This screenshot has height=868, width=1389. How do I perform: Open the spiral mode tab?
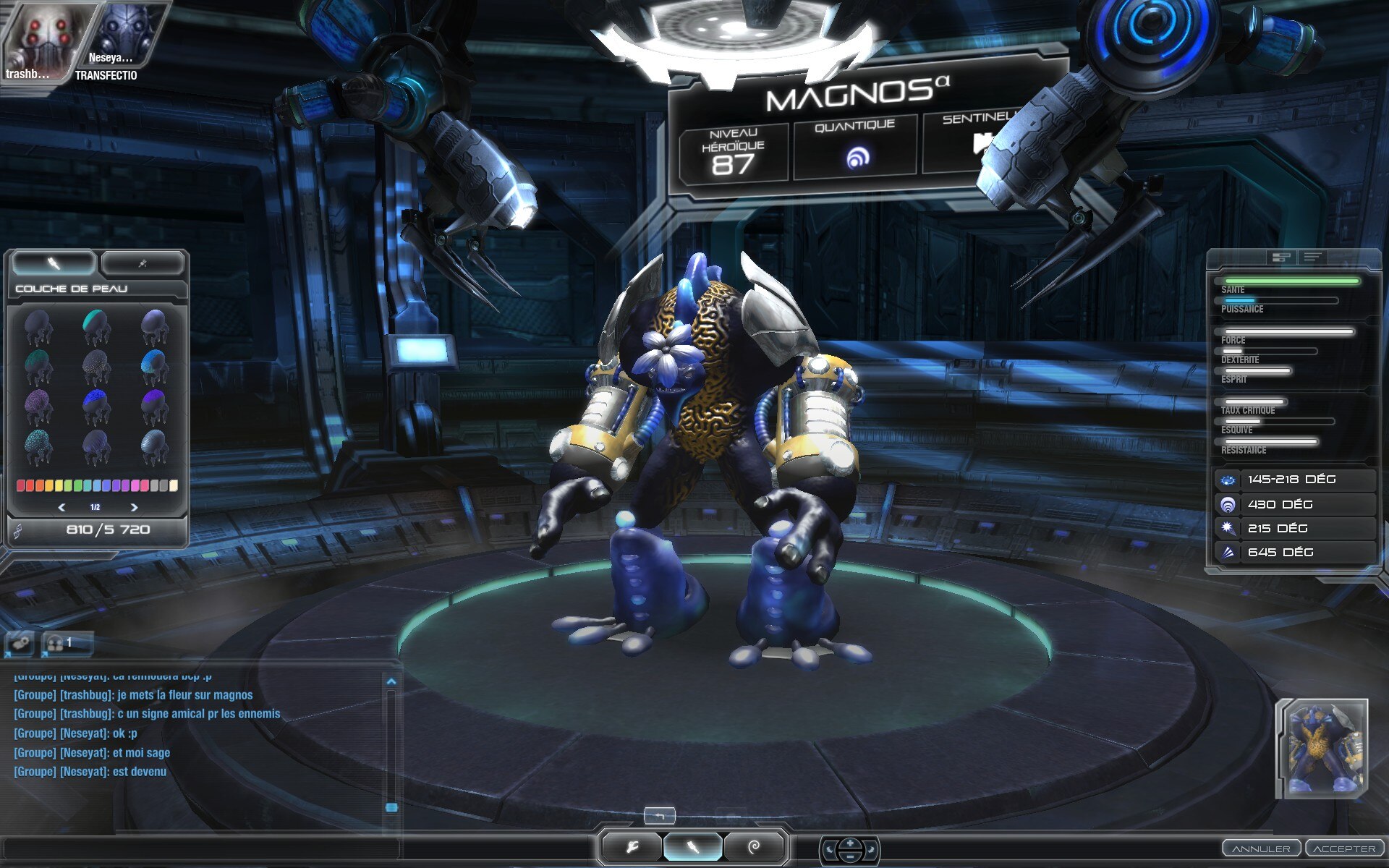coord(754,847)
